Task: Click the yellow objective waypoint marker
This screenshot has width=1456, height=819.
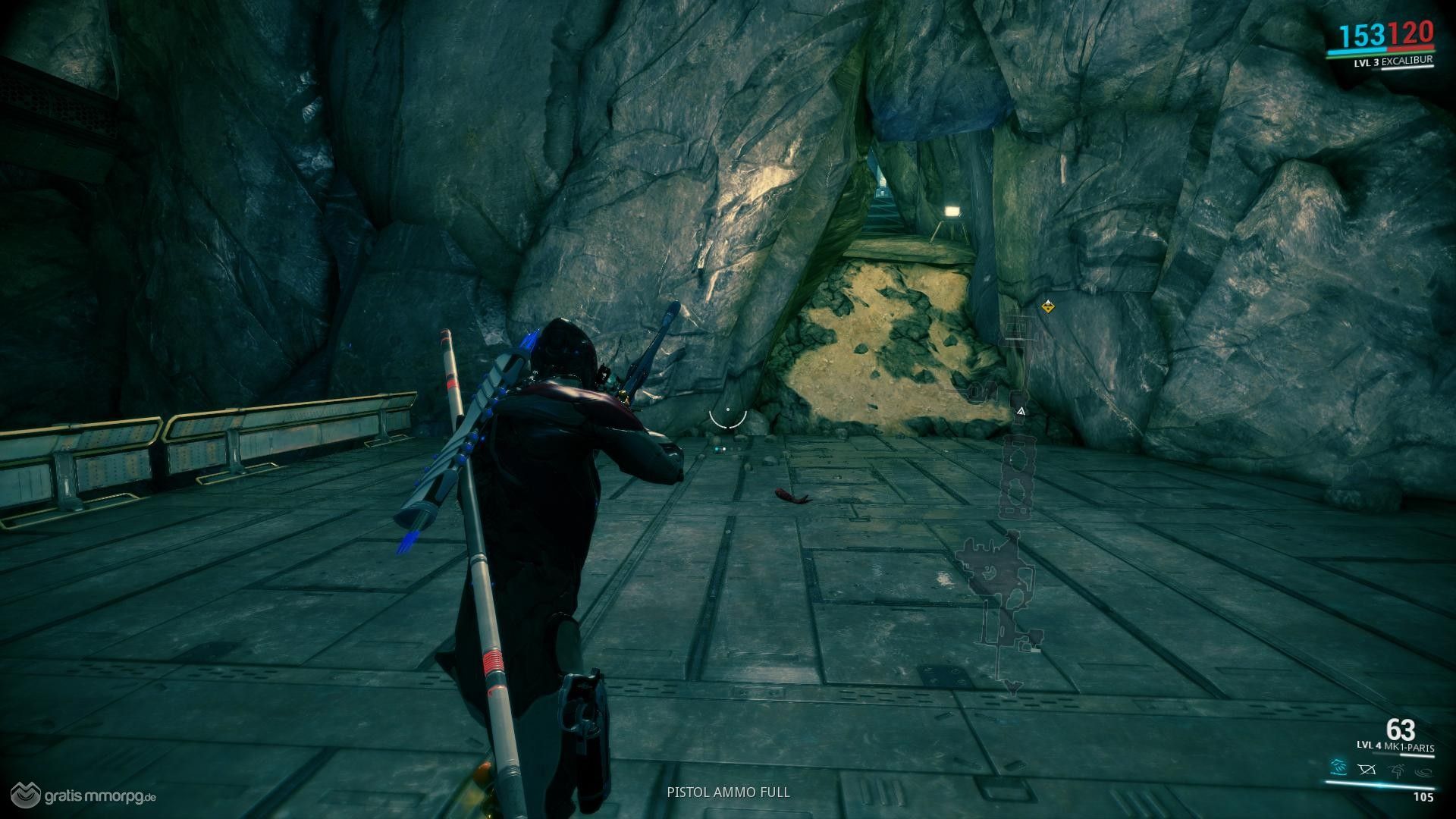Action: (x=1047, y=306)
